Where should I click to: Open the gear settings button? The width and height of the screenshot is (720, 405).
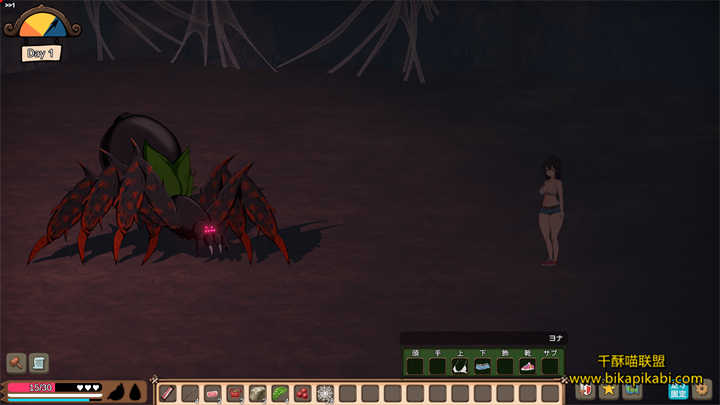(701, 388)
